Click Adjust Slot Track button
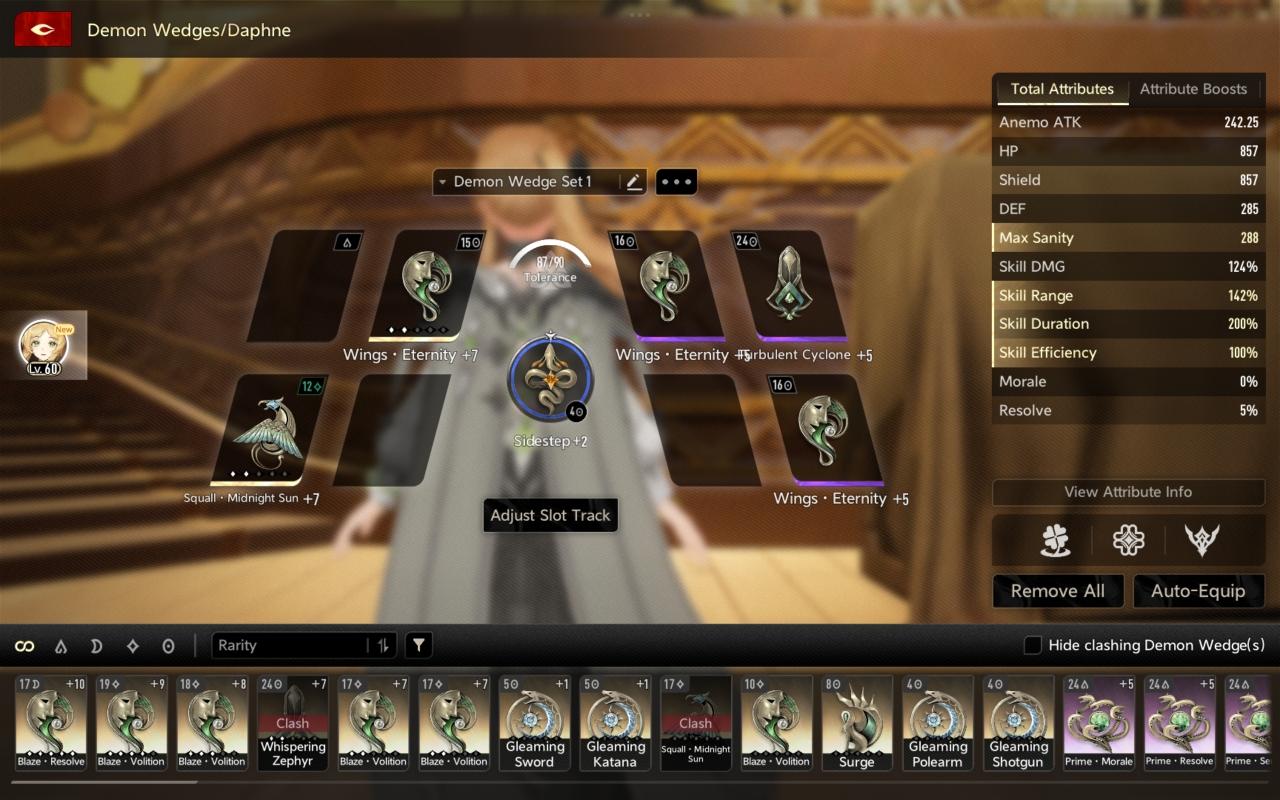Screen dimensions: 1280x800 (x=550, y=516)
